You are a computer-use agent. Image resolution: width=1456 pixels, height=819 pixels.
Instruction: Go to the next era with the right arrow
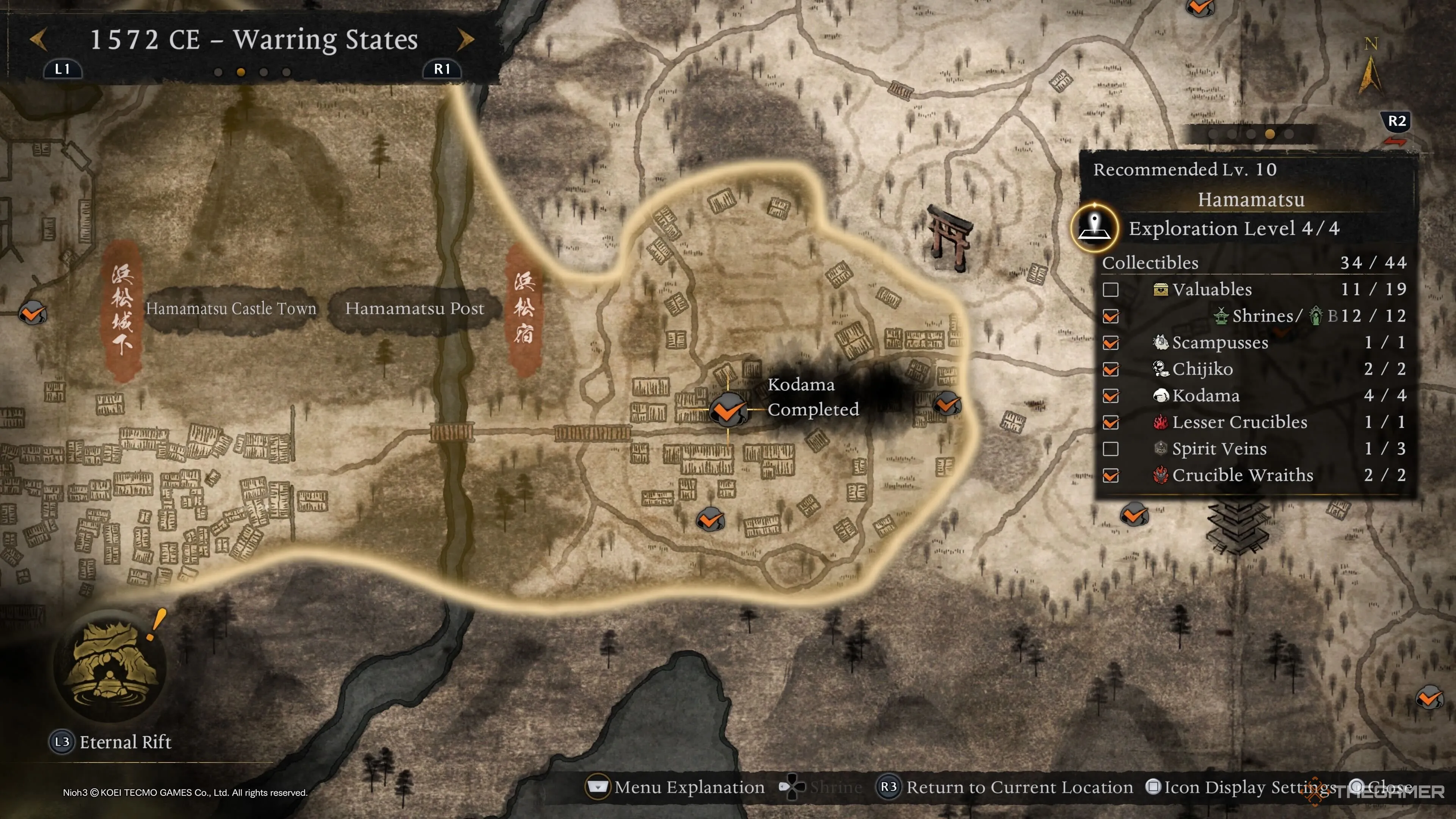[465, 39]
